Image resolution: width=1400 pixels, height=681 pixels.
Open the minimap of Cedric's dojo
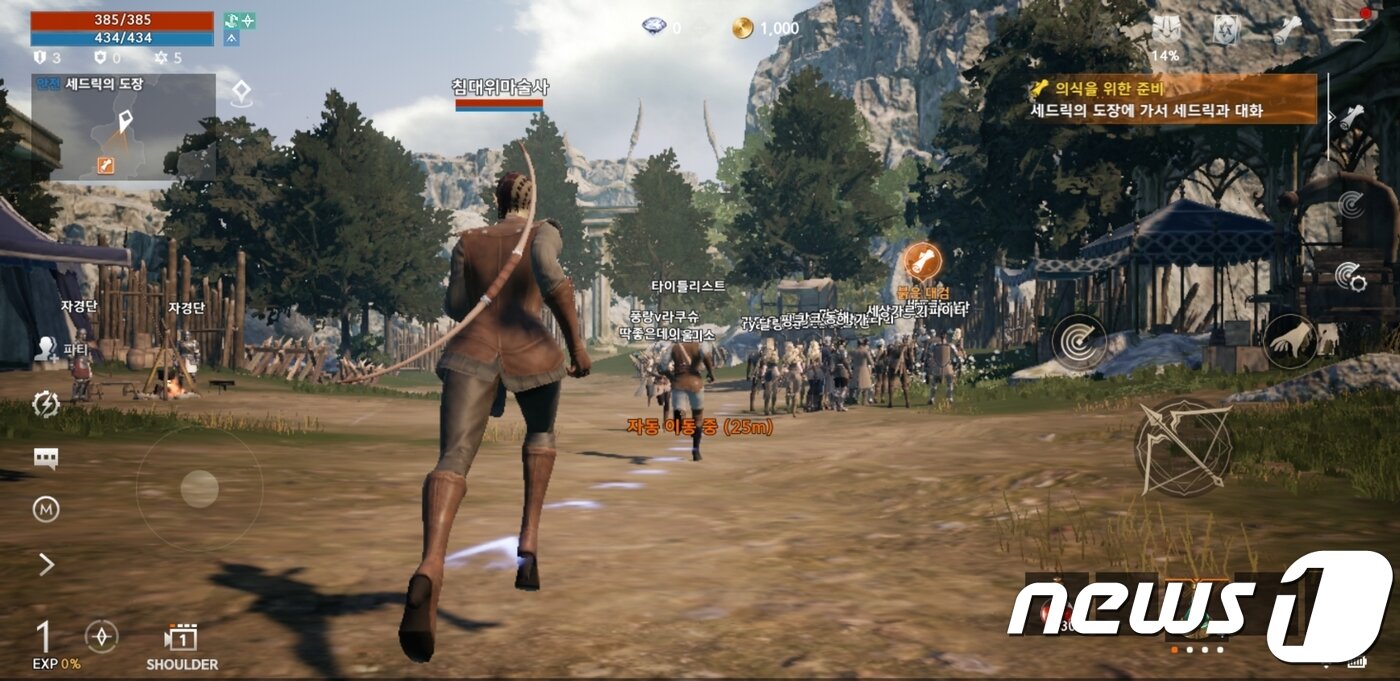pos(123,128)
